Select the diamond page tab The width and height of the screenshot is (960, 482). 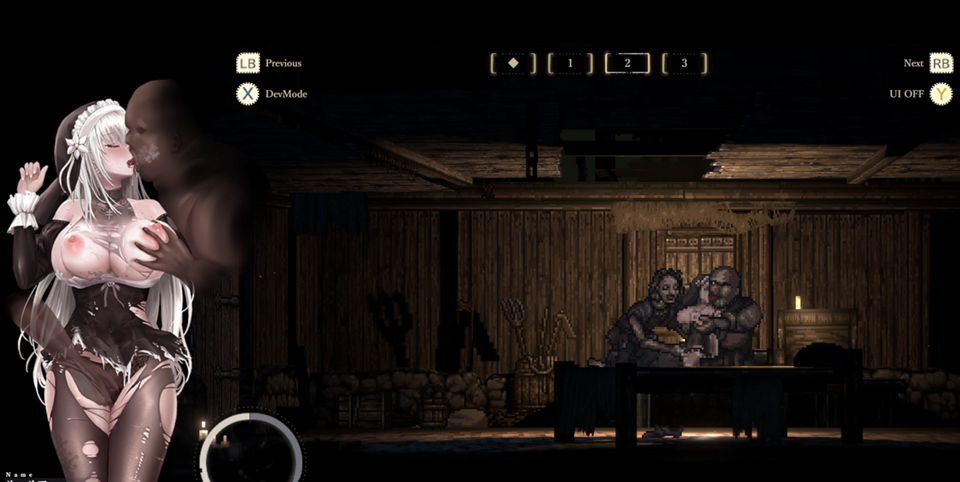click(x=513, y=63)
